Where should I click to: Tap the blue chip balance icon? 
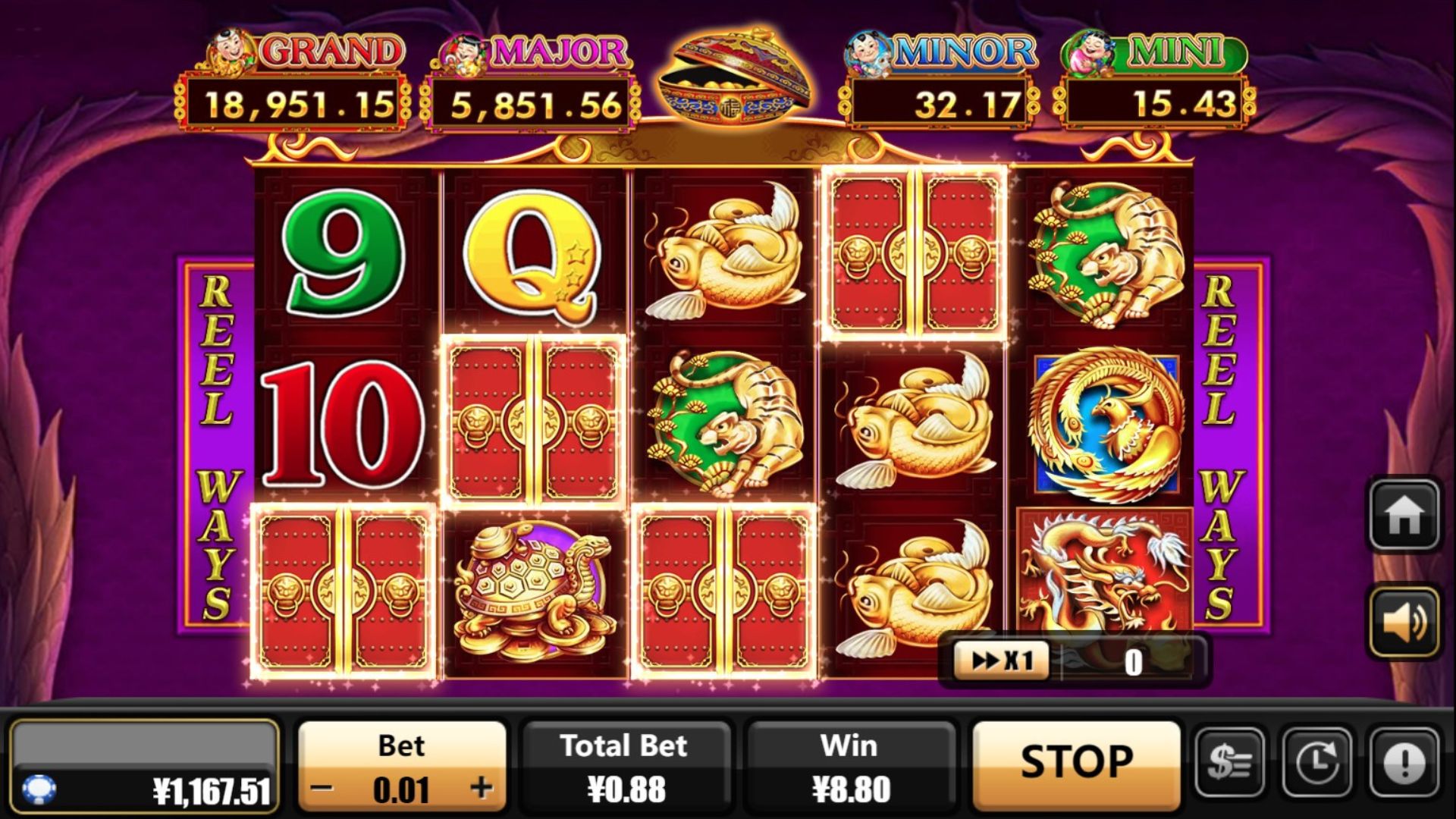click(39, 789)
